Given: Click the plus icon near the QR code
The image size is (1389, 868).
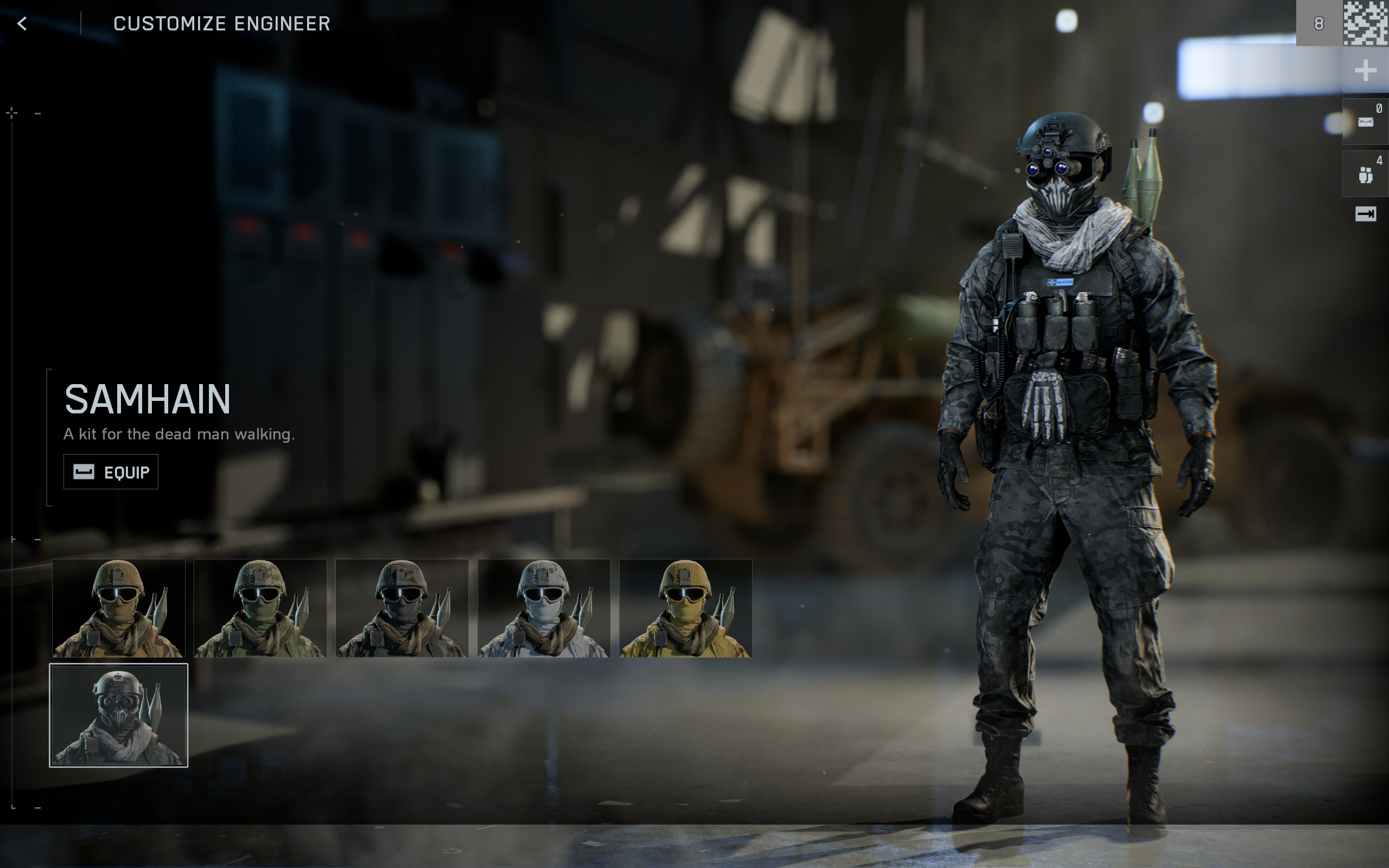Looking at the screenshot, I should 1366,70.
